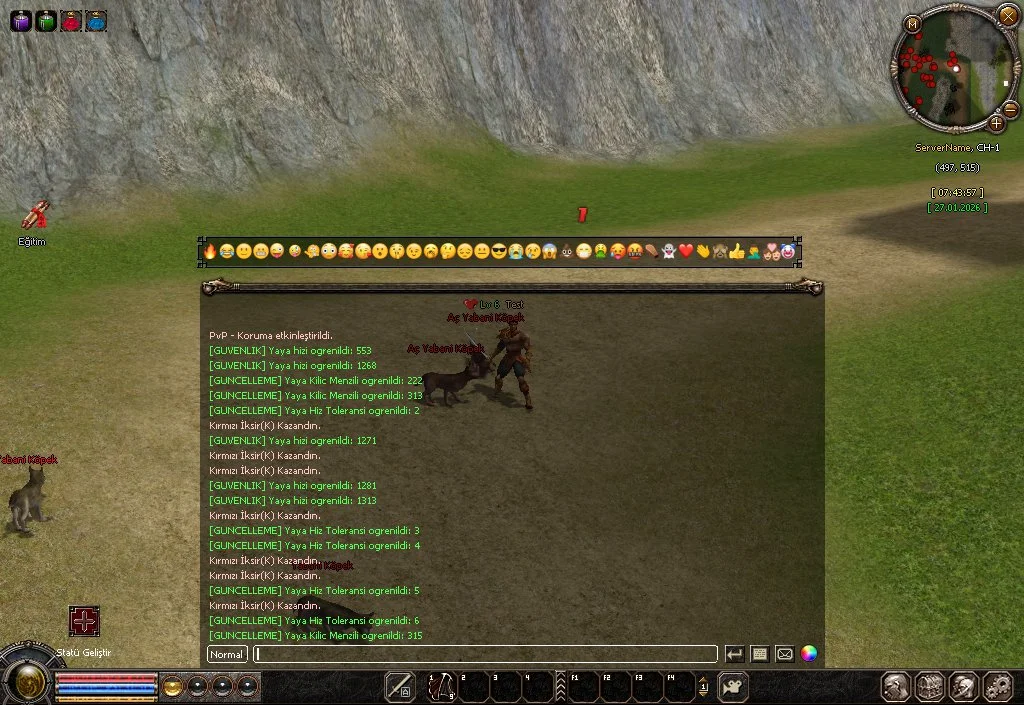Screen dimensions: 1024x705
Task: Select the red heart emoji
Action: [686, 252]
